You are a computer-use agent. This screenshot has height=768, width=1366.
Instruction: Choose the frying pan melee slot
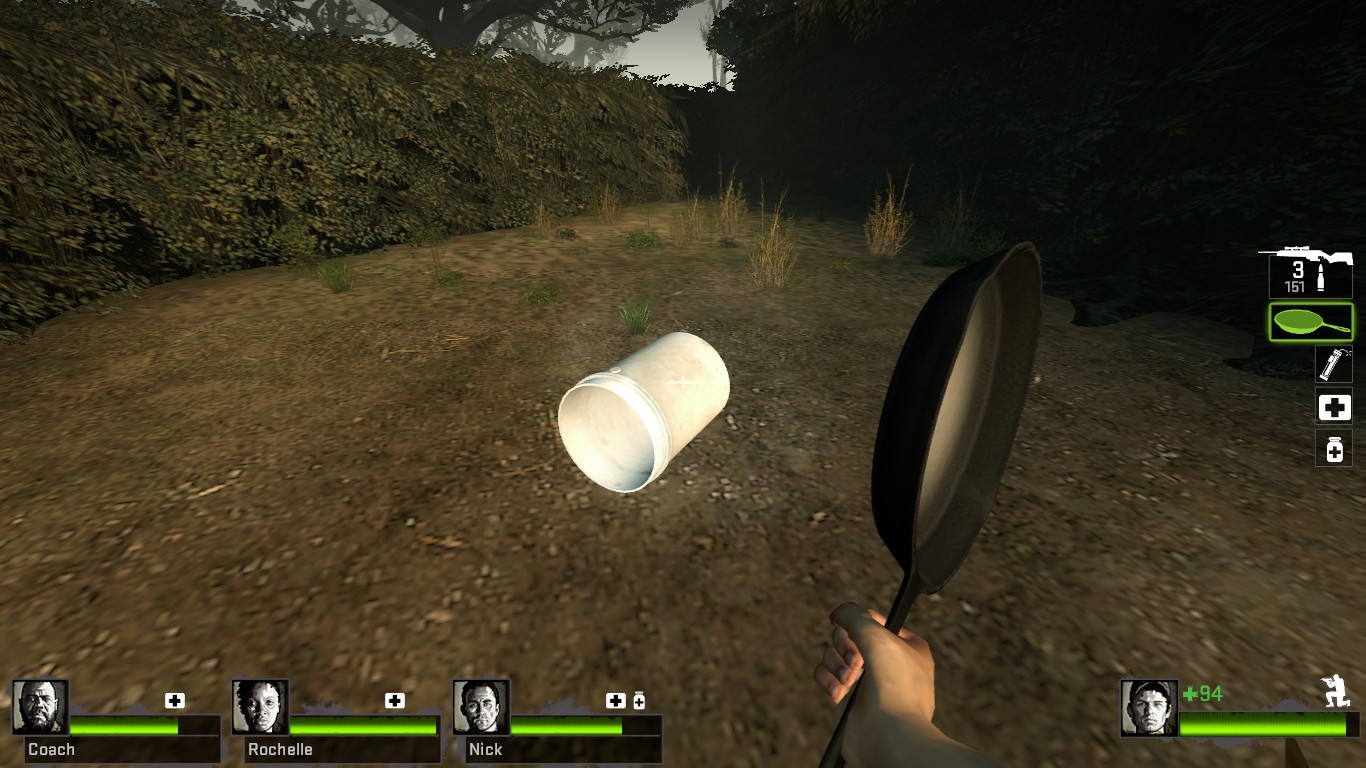(x=1310, y=322)
